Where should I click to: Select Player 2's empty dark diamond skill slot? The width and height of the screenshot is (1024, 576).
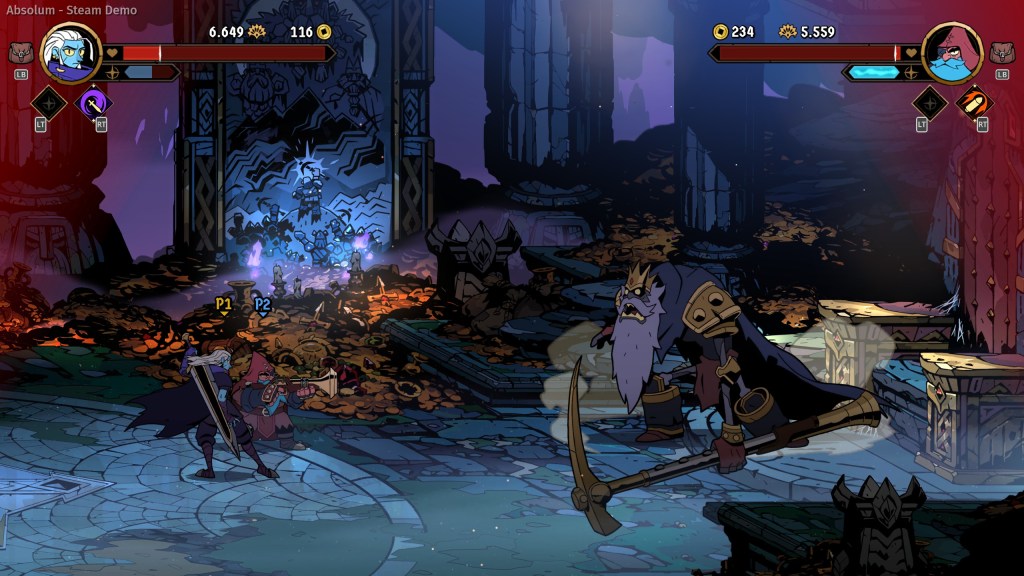(x=929, y=102)
